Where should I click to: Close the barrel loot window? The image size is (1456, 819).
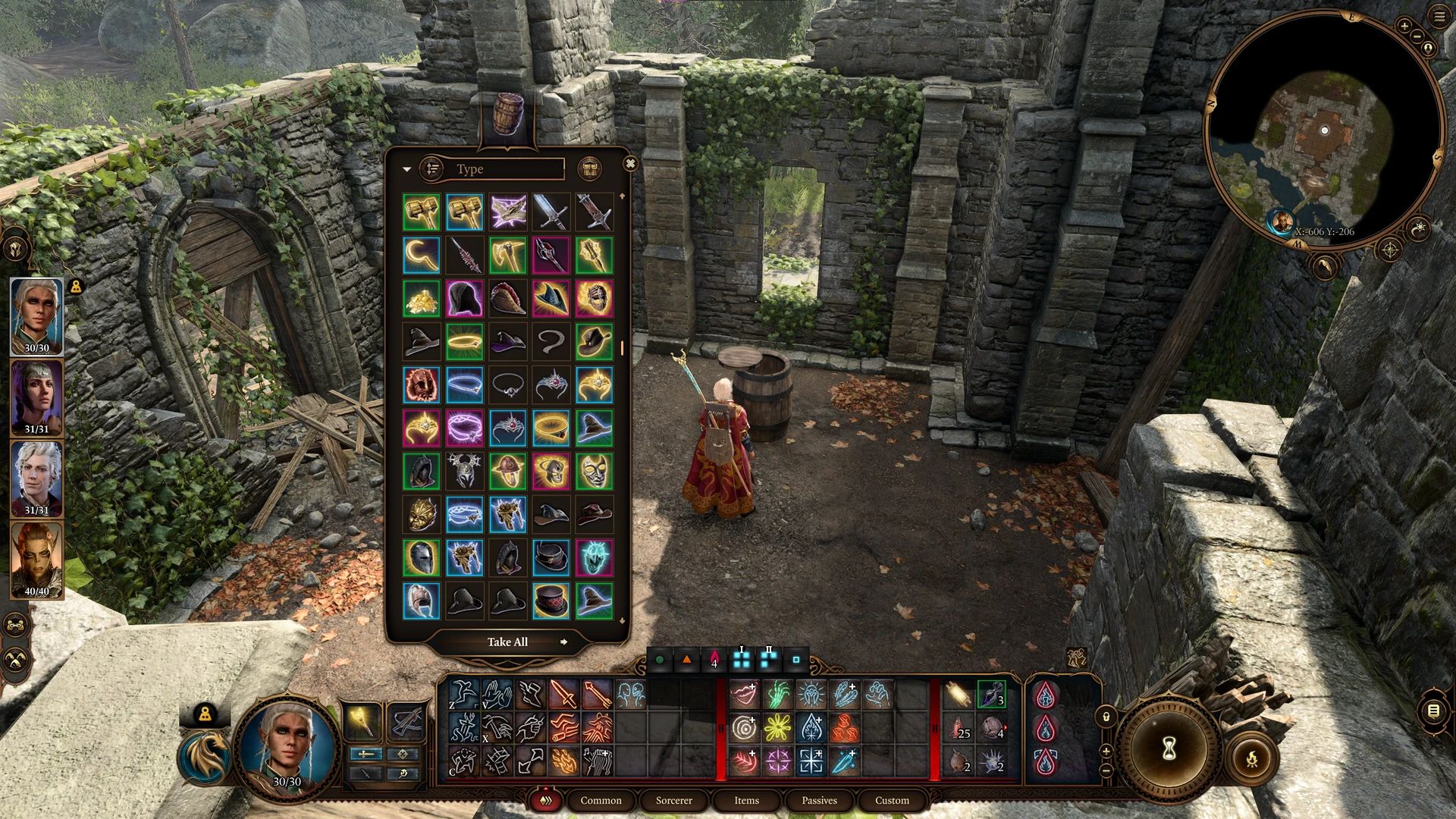(629, 164)
